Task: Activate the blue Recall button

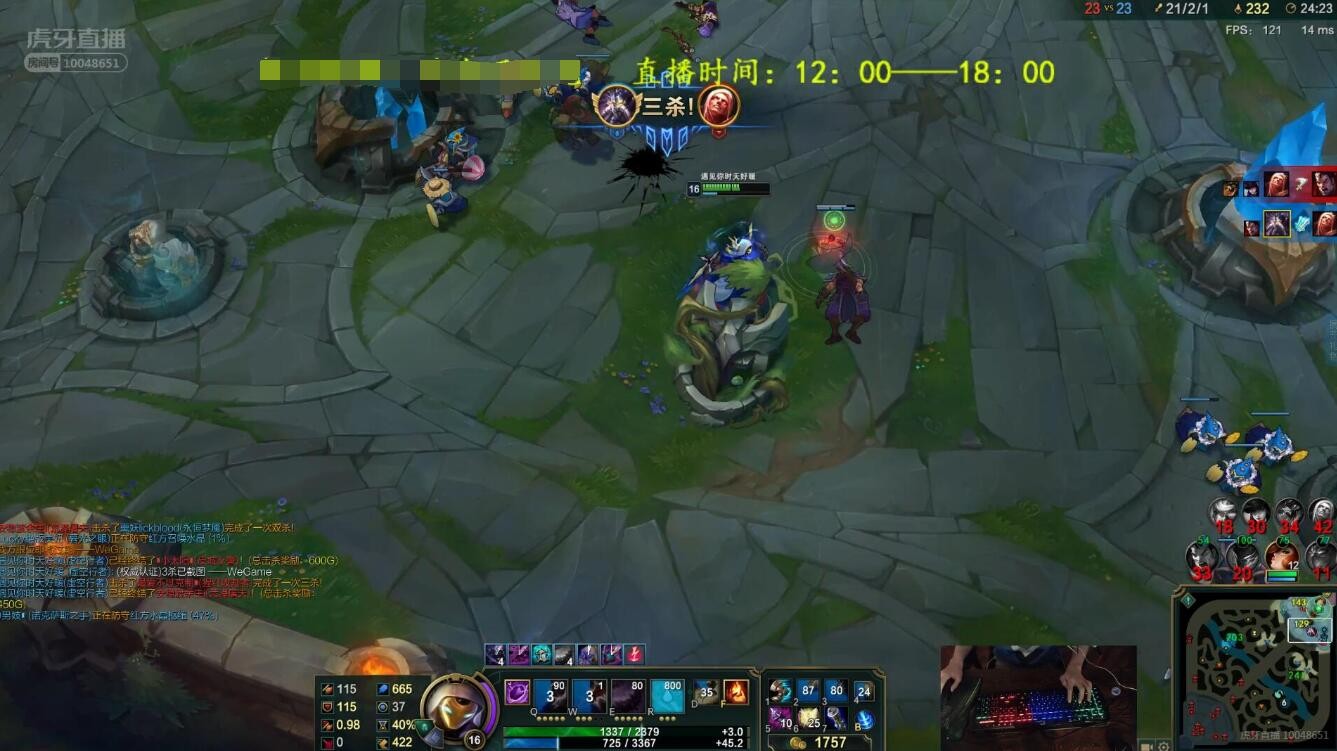Action: coord(864,719)
